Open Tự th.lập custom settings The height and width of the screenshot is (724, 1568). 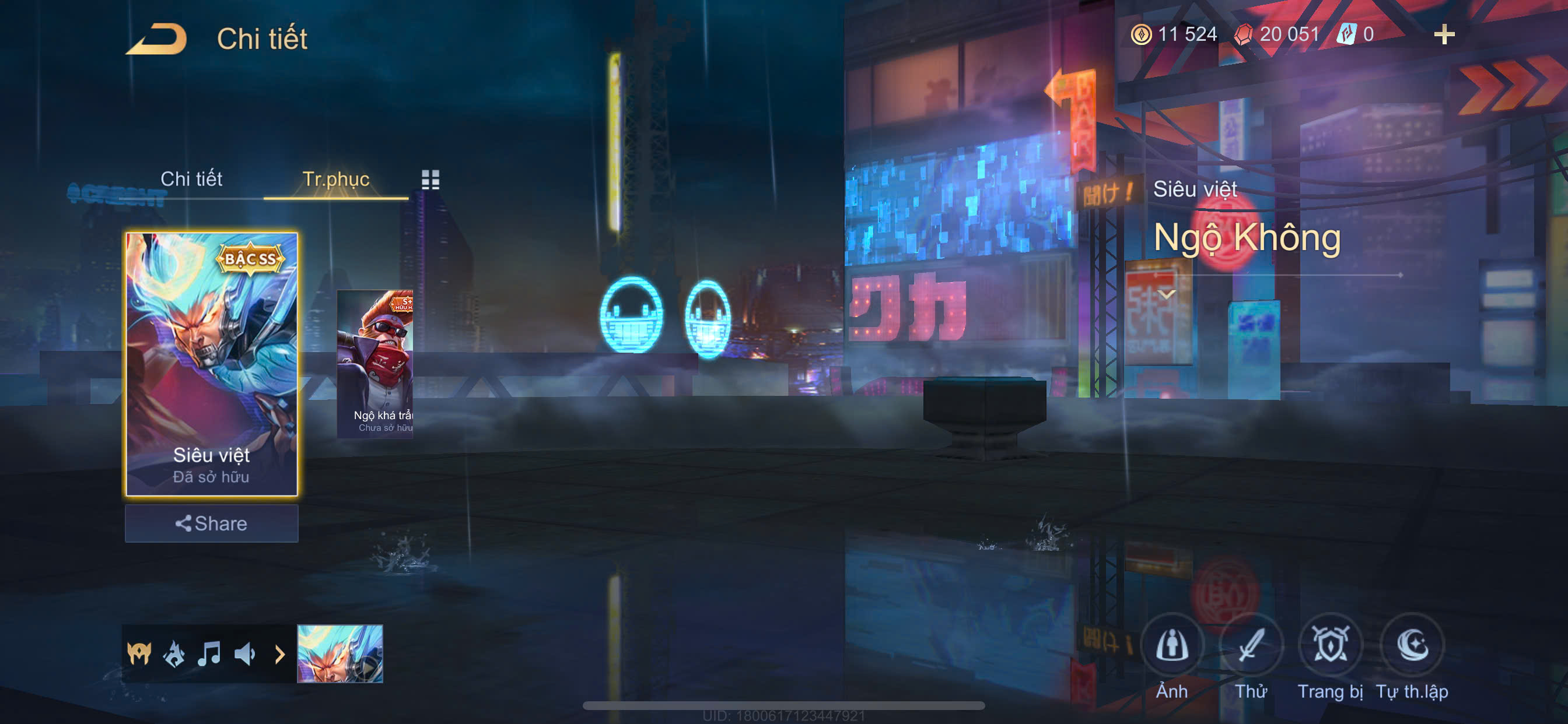pyautogui.click(x=1412, y=646)
